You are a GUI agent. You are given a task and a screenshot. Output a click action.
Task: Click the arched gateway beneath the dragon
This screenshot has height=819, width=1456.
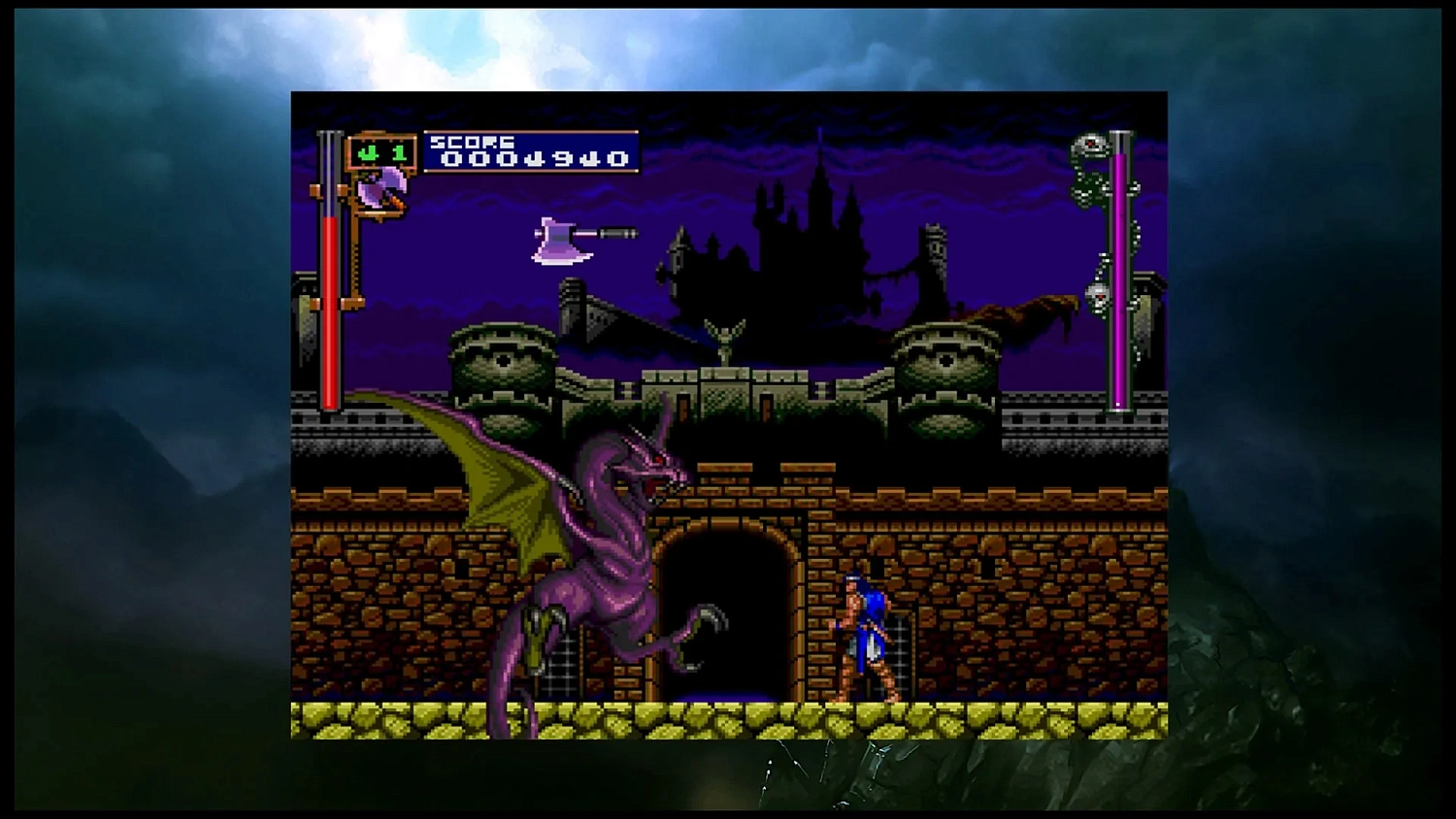(728, 602)
